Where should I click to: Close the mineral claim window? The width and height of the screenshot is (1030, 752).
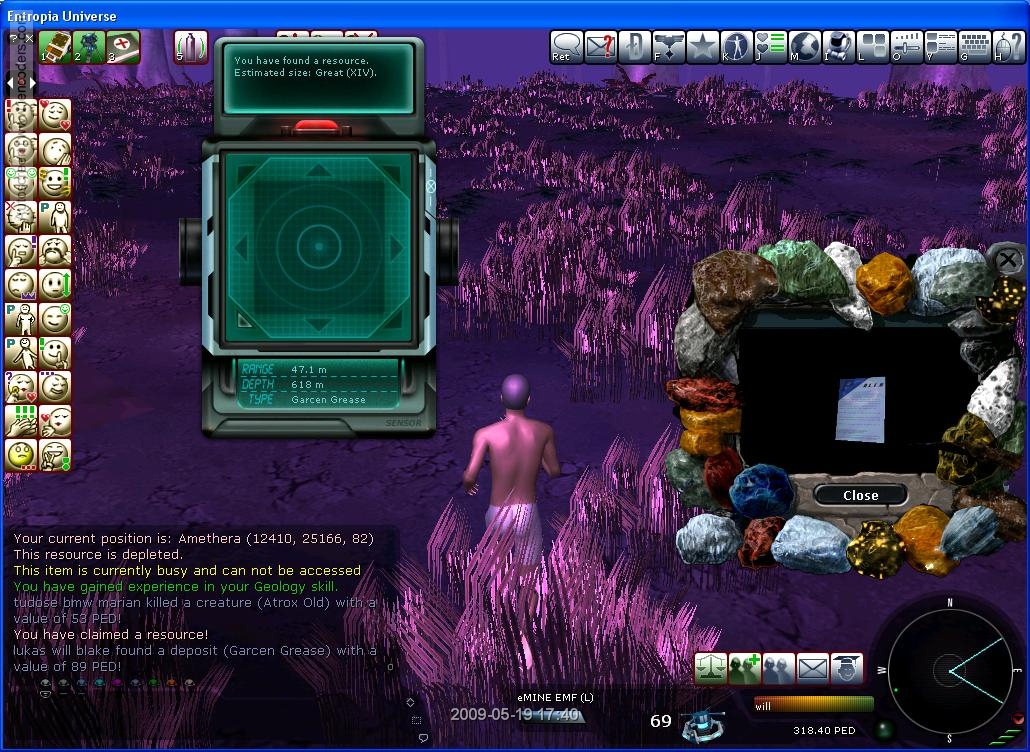(x=860, y=495)
